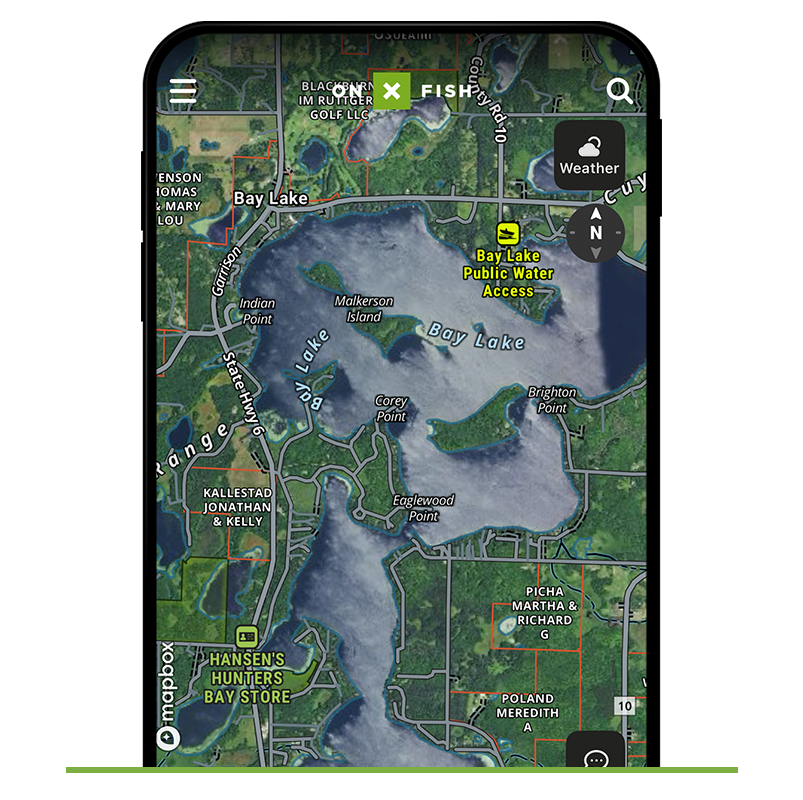Viewport: 803px width, 800px height.
Task: Select the Bay Lake Public Water Access marker
Action: tap(507, 233)
